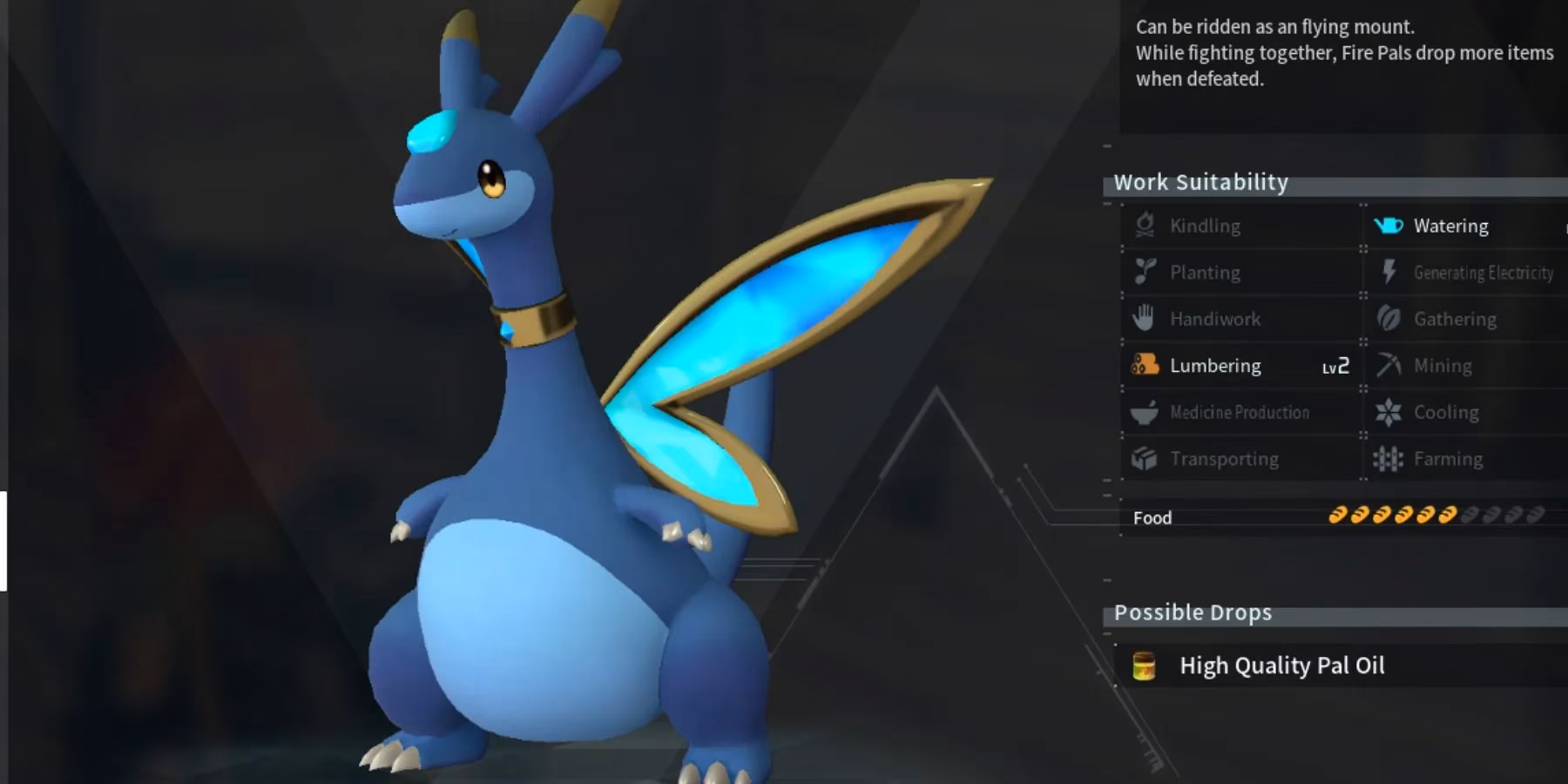
Task: Select the High Quality Pal Oil drop entry
Action: click(1281, 666)
